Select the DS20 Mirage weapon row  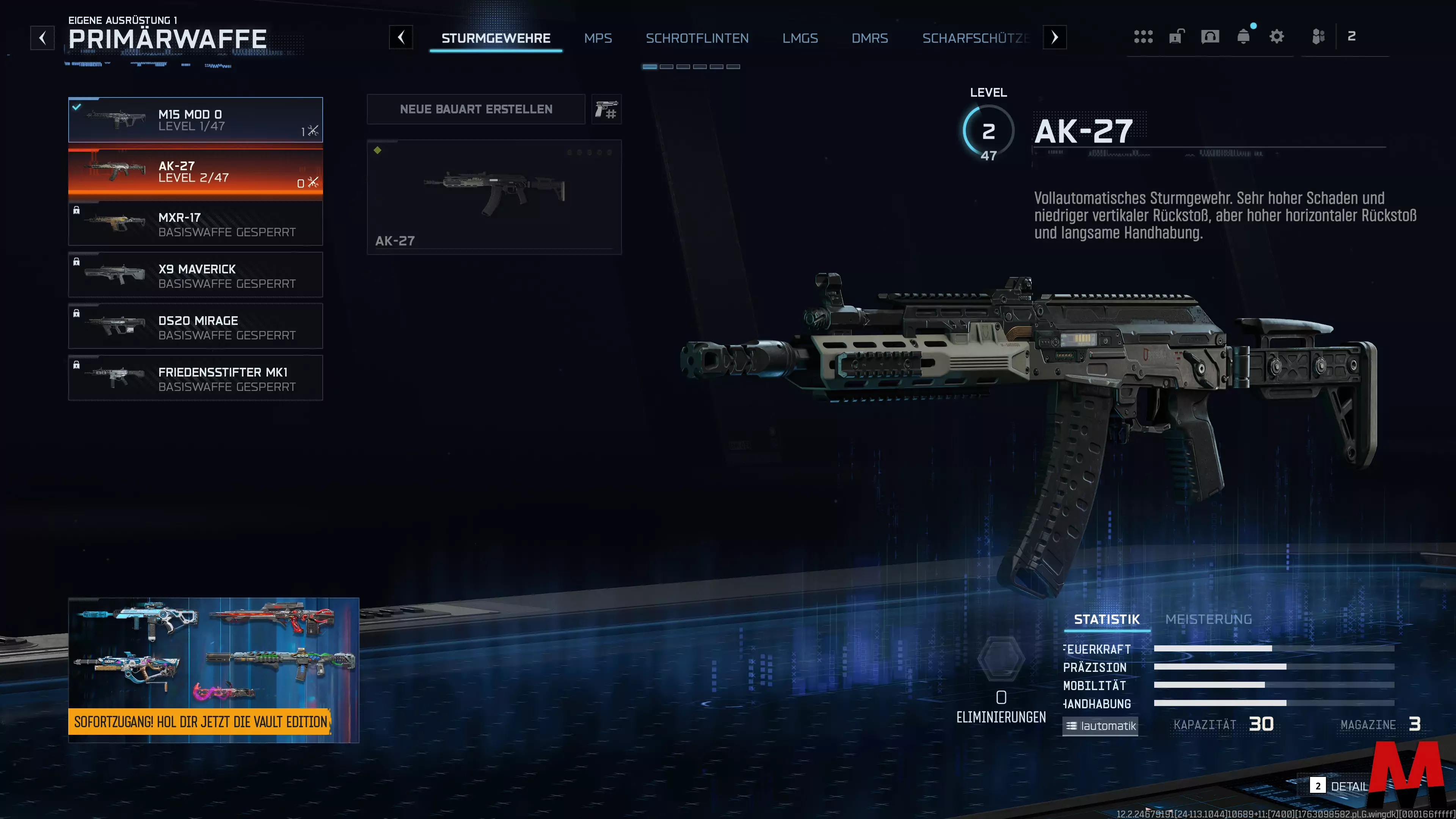(195, 327)
